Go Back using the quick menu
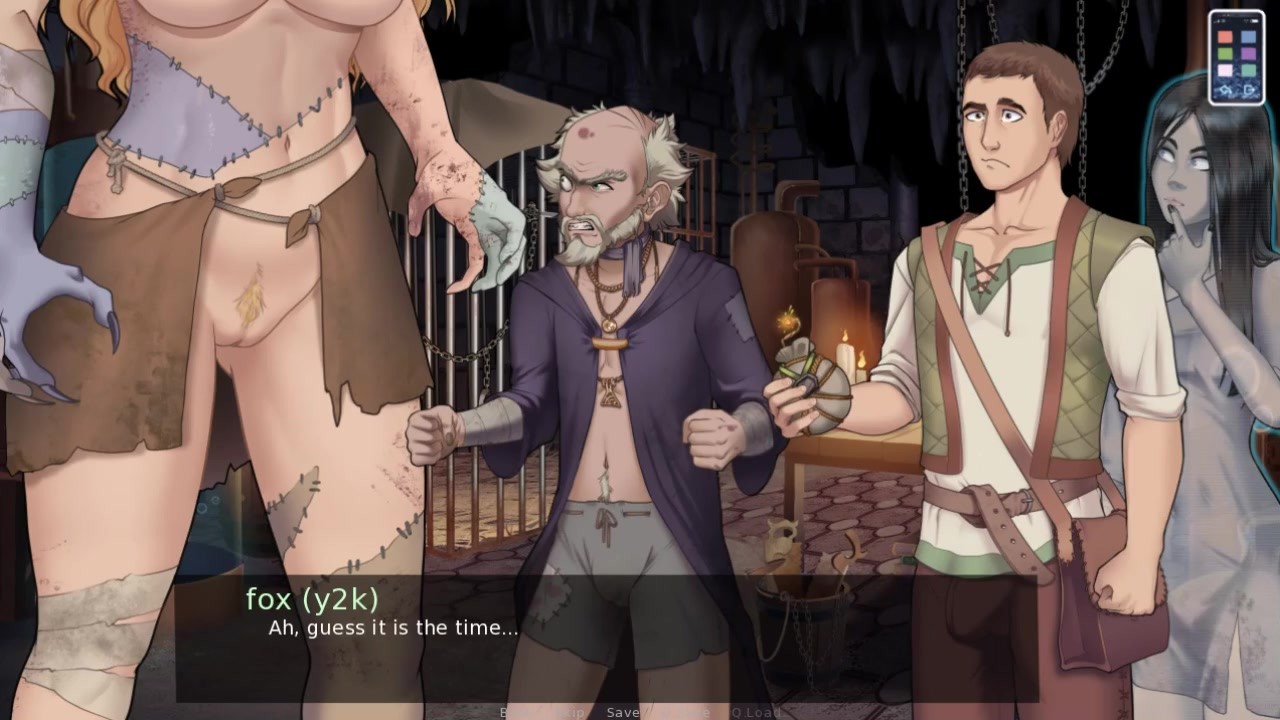Viewport: 1280px width, 720px height. coord(516,712)
